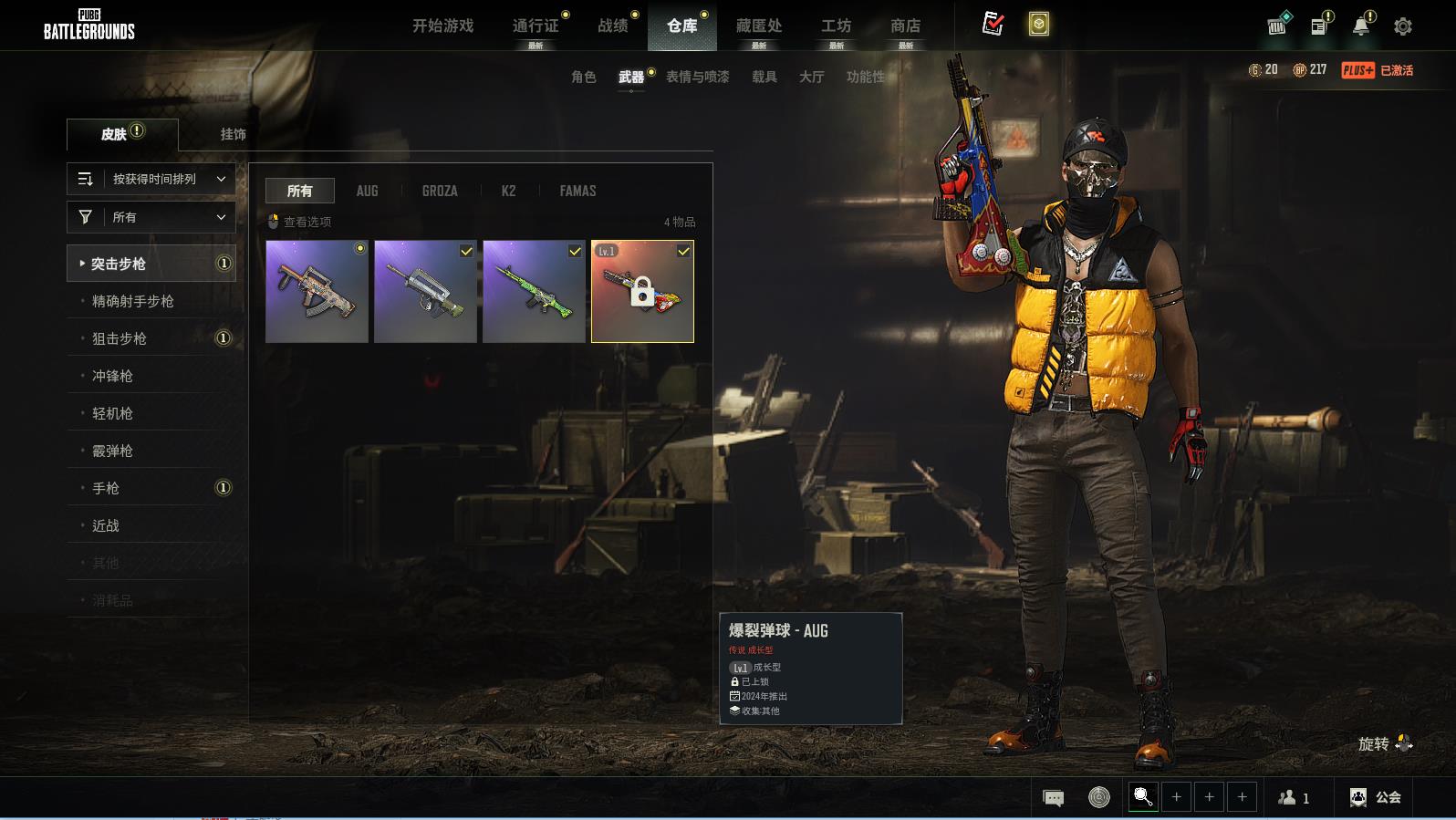Select the 狙击步枪 sniper rifle category
The height and width of the screenshot is (820, 1456).
[120, 338]
